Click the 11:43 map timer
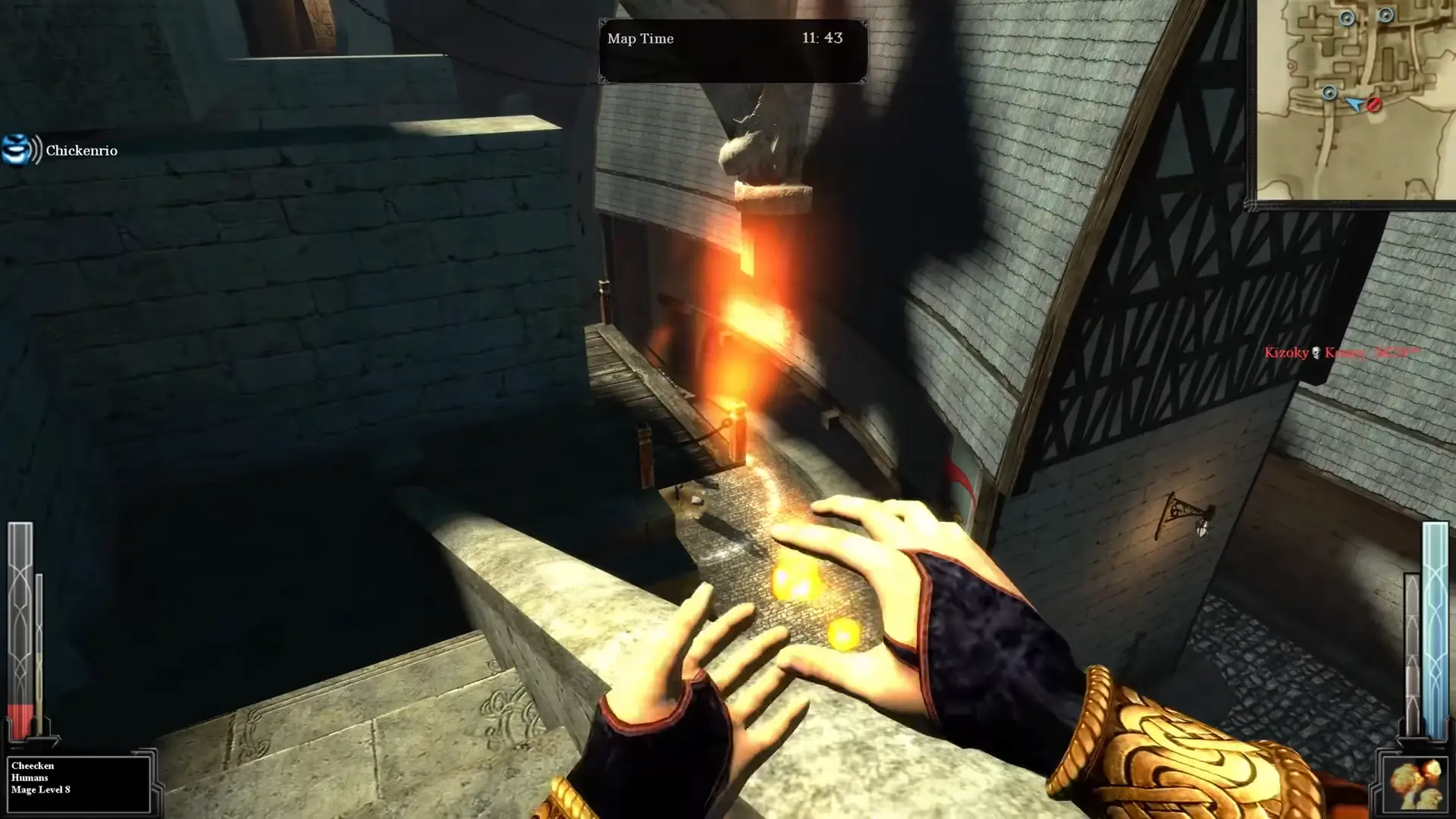 coord(821,39)
